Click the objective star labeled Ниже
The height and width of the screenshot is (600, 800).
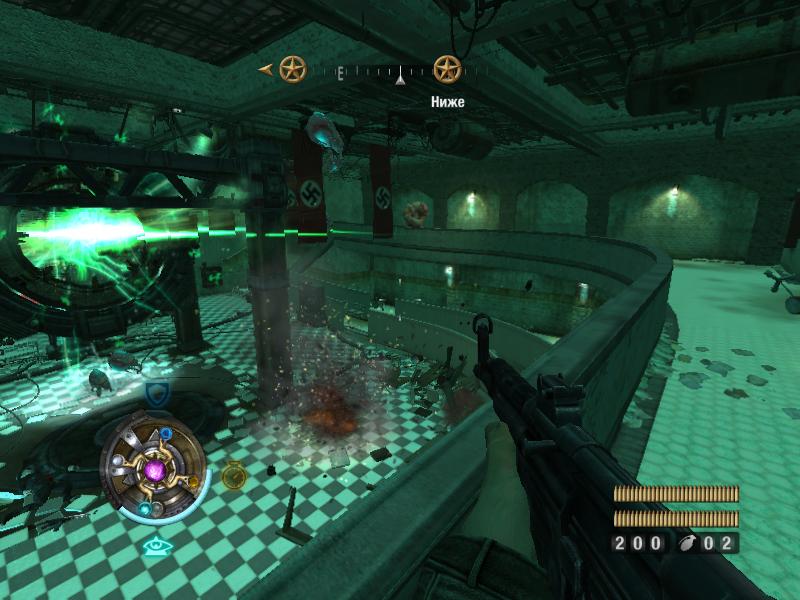pos(446,69)
